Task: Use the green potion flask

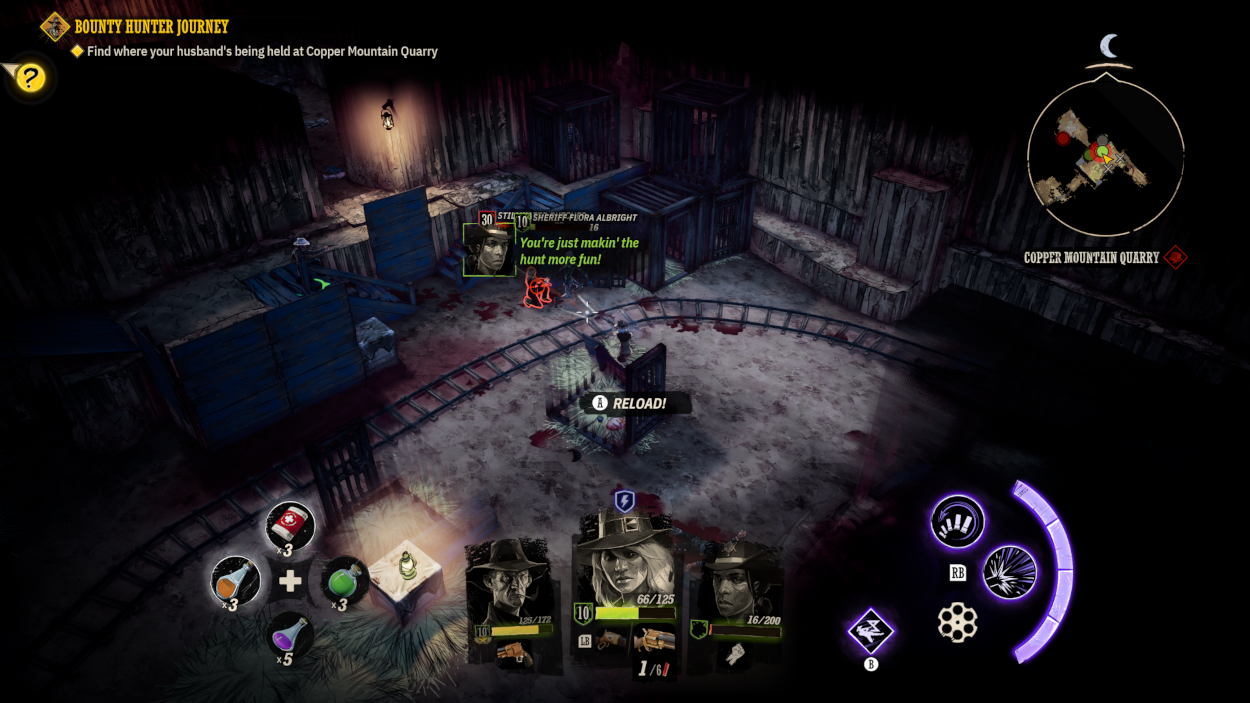Action: click(x=345, y=580)
